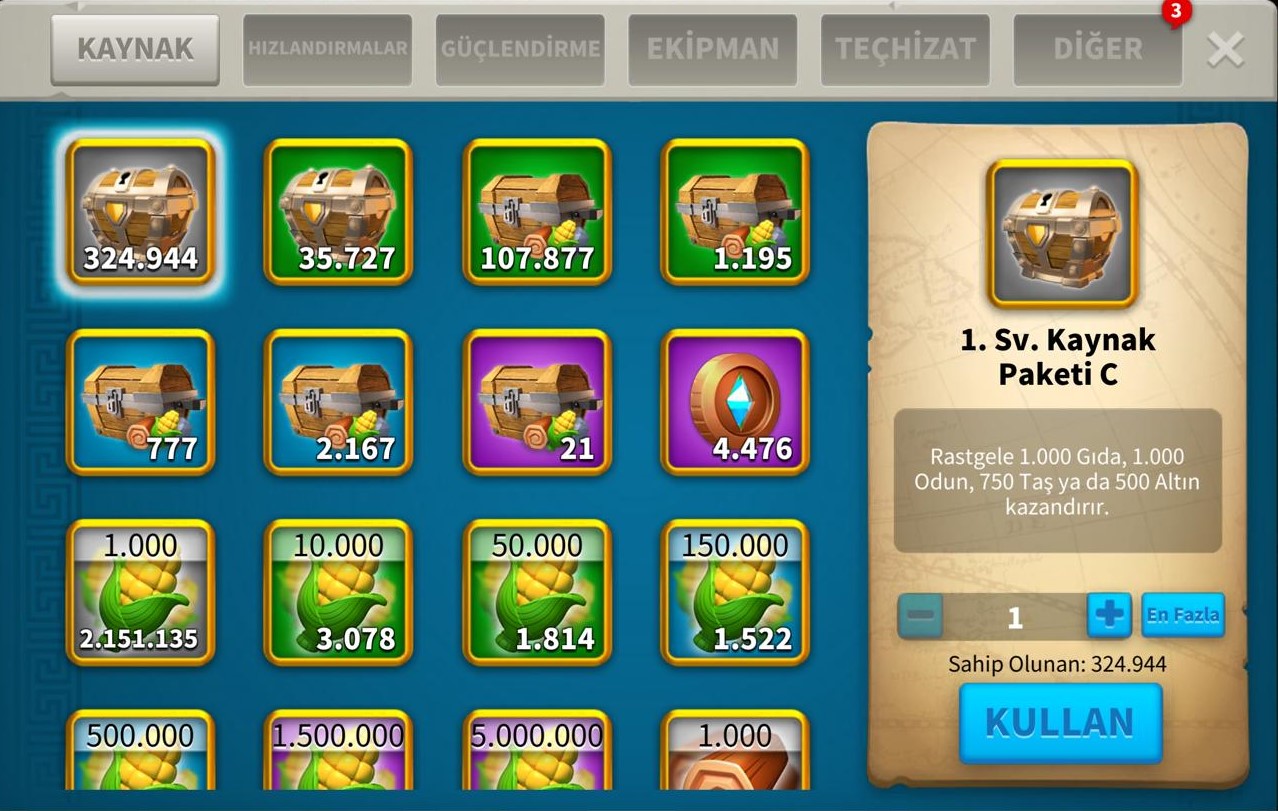The height and width of the screenshot is (811, 1278).
Task: Use the item with KULLAN button
Action: [x=1060, y=723]
